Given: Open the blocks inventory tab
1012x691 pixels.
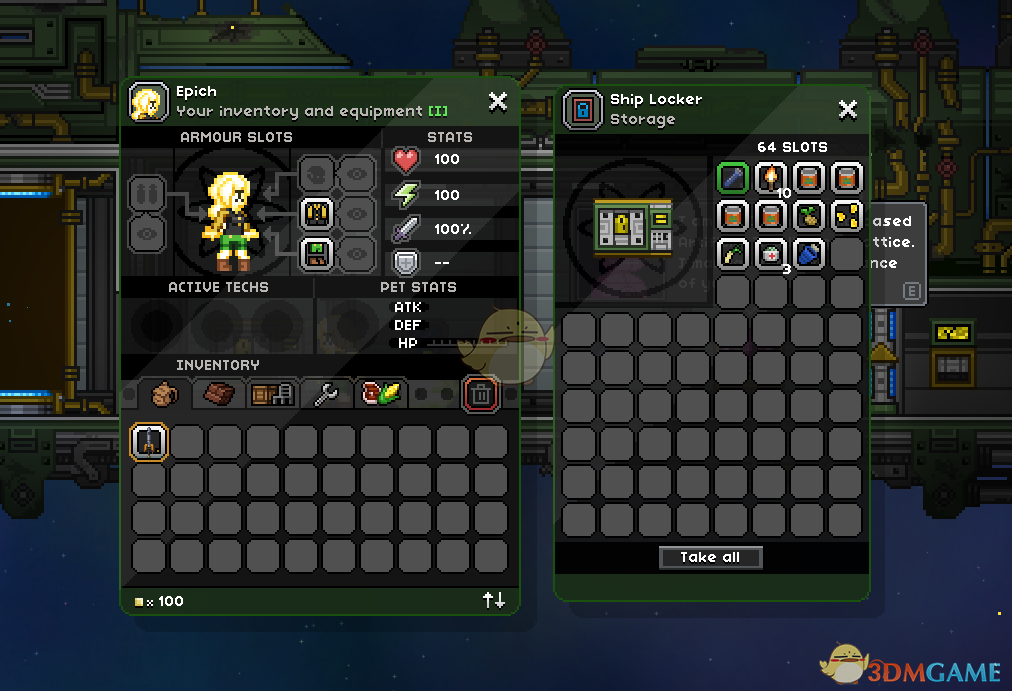Looking at the screenshot, I should (x=219, y=394).
